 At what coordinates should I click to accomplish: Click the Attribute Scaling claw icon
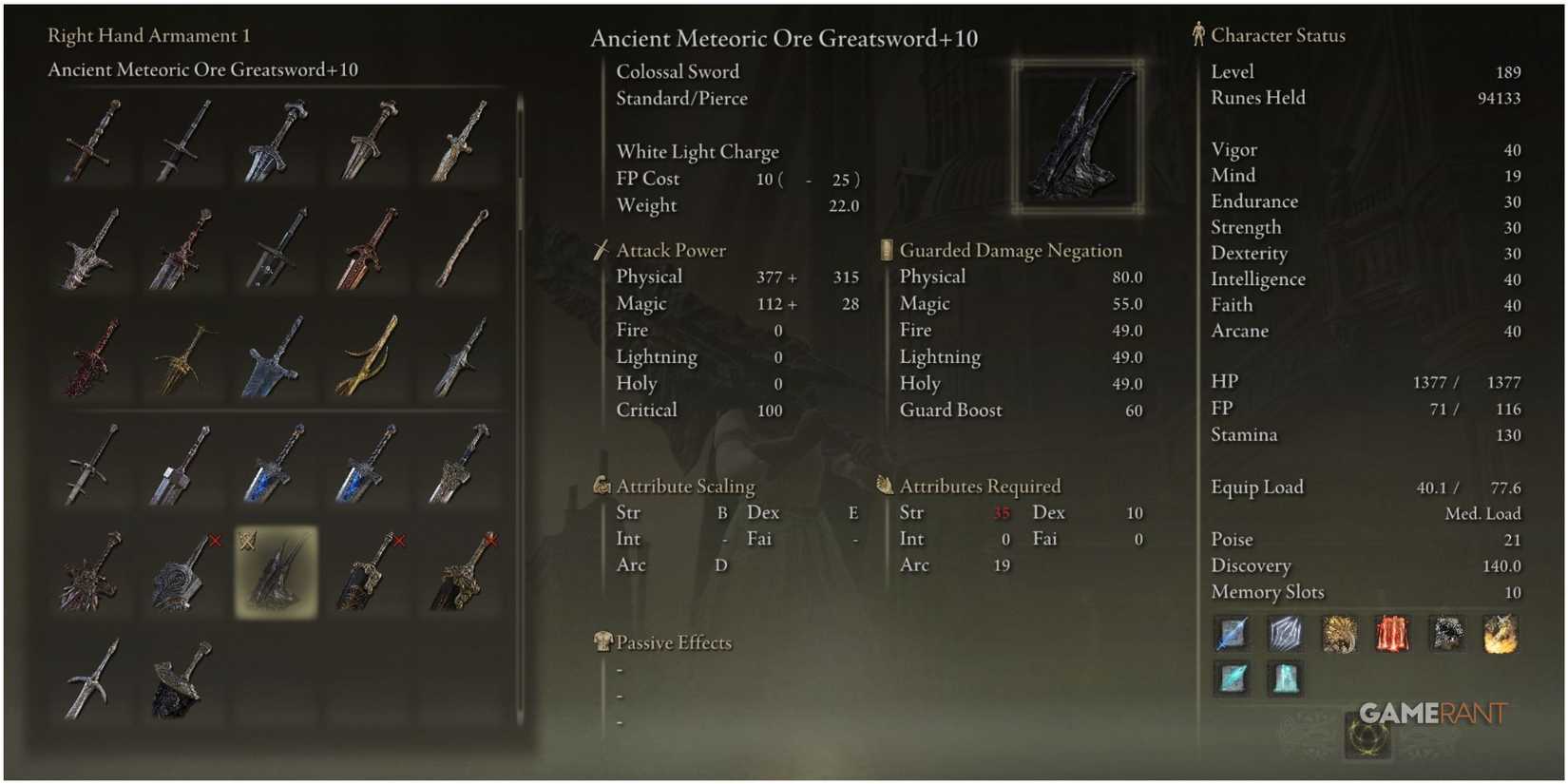pos(602,486)
